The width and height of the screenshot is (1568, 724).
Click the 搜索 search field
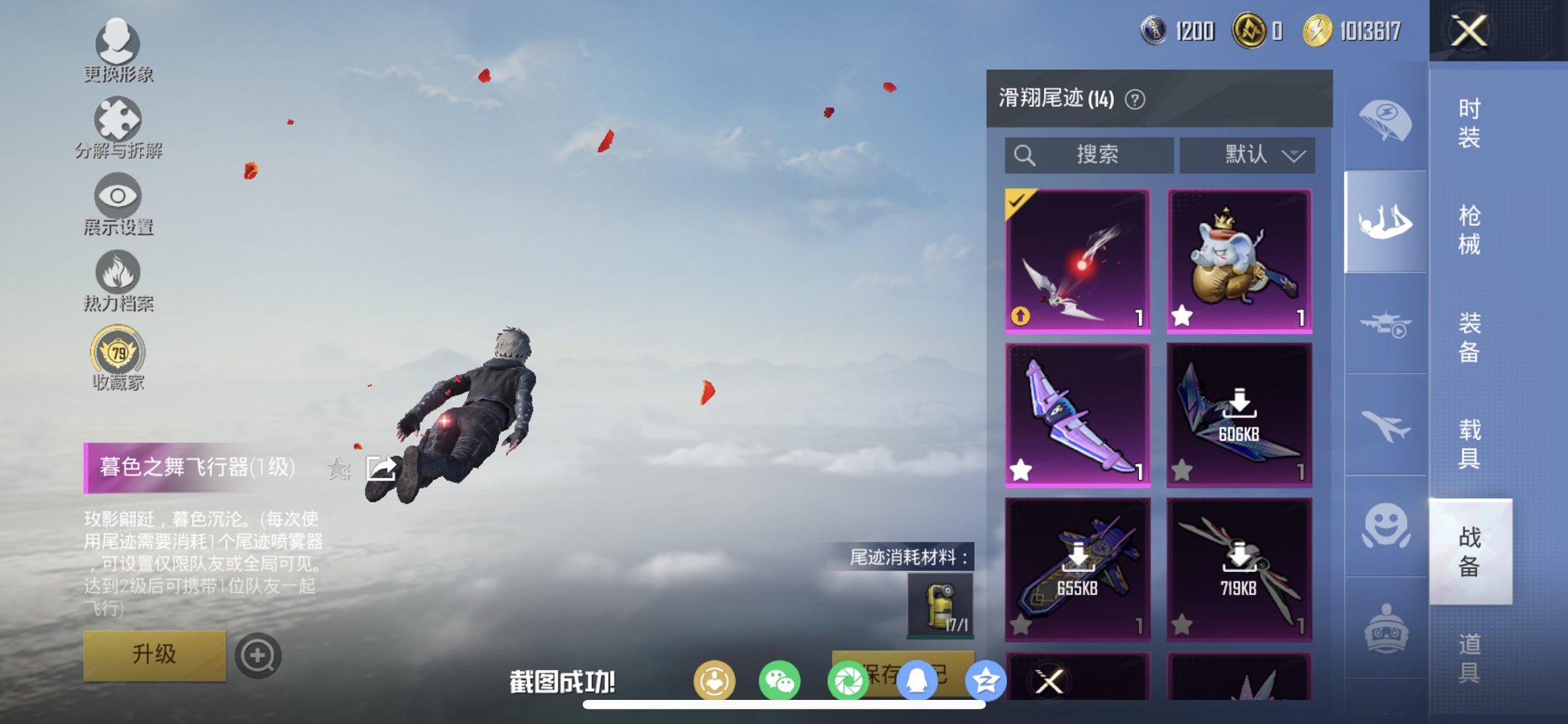pos(1089,154)
